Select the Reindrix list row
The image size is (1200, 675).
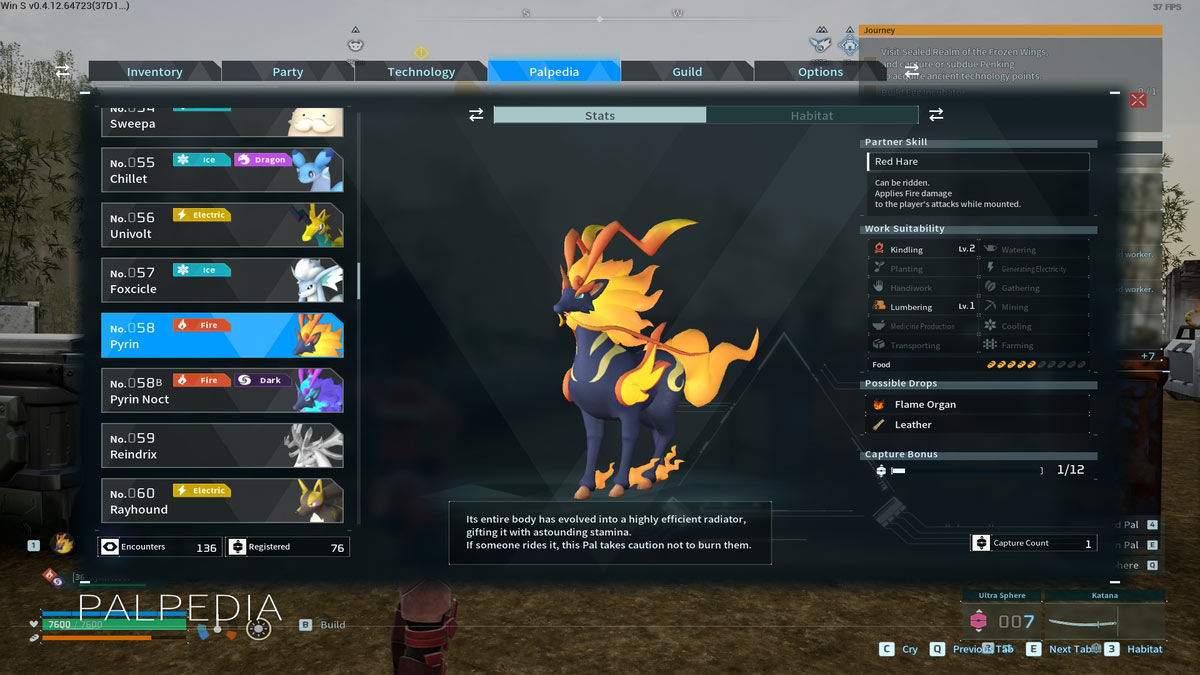click(x=222, y=445)
